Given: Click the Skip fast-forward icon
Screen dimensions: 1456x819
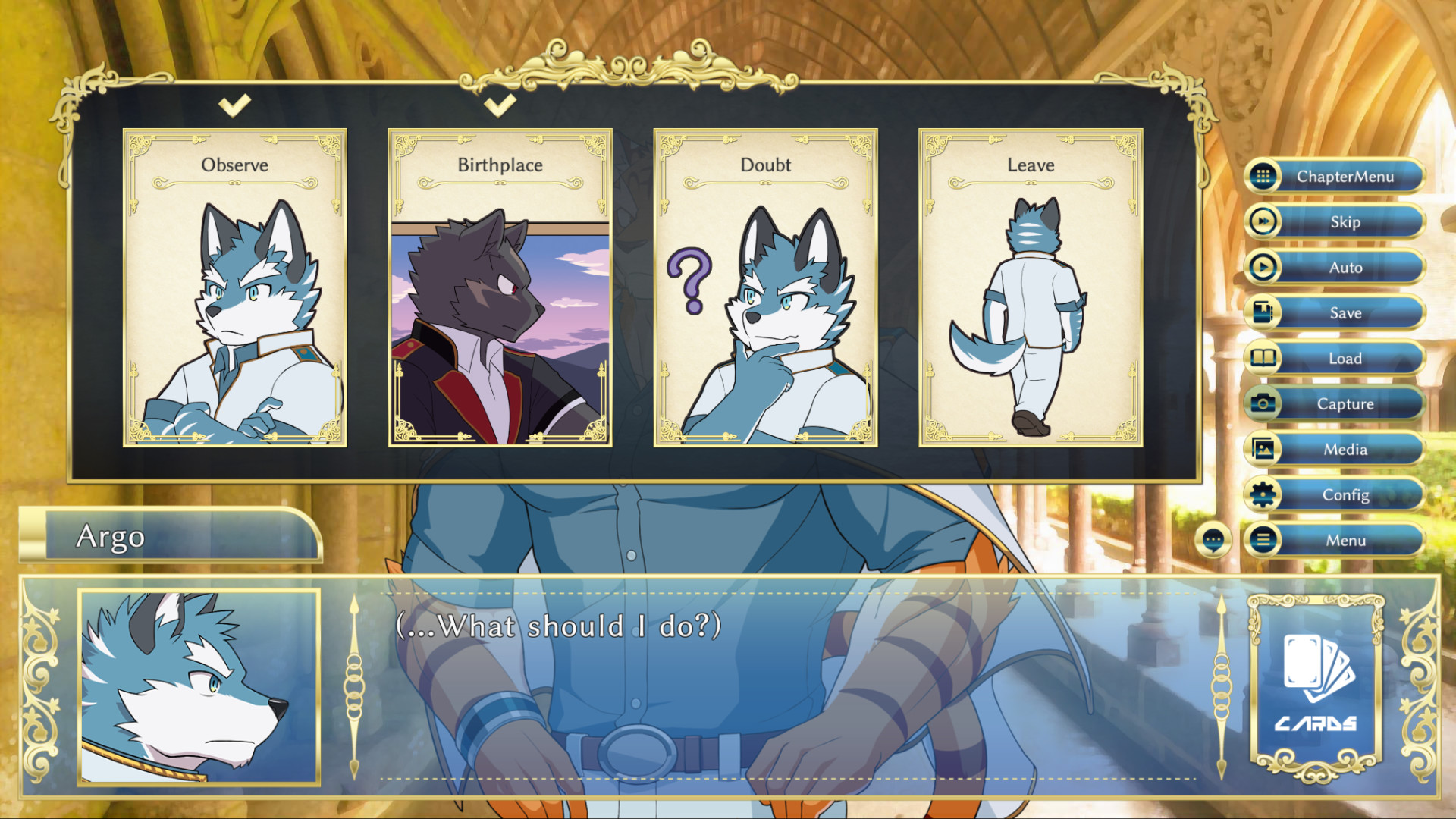Looking at the screenshot, I should (x=1263, y=221).
